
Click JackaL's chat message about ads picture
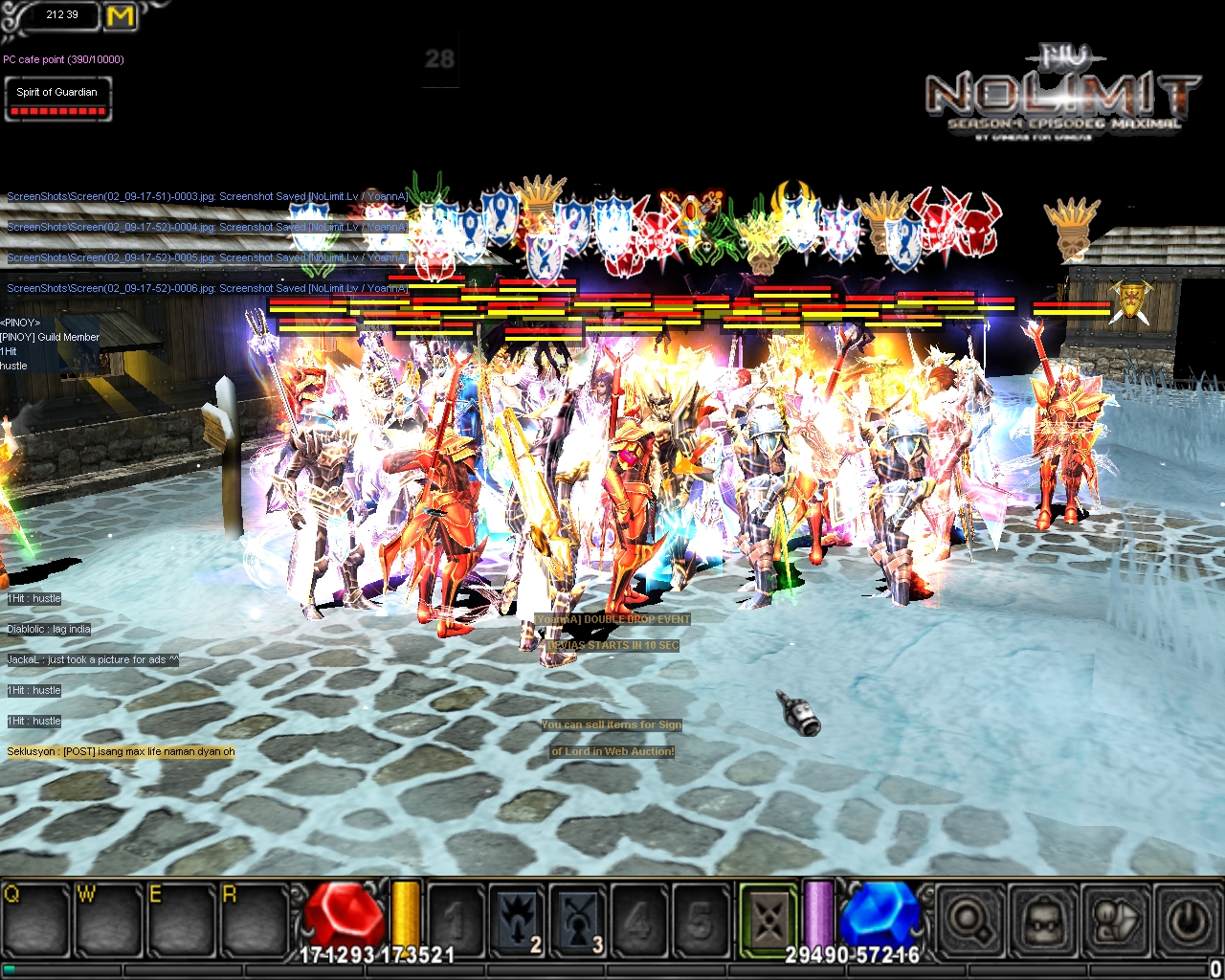pos(93,659)
